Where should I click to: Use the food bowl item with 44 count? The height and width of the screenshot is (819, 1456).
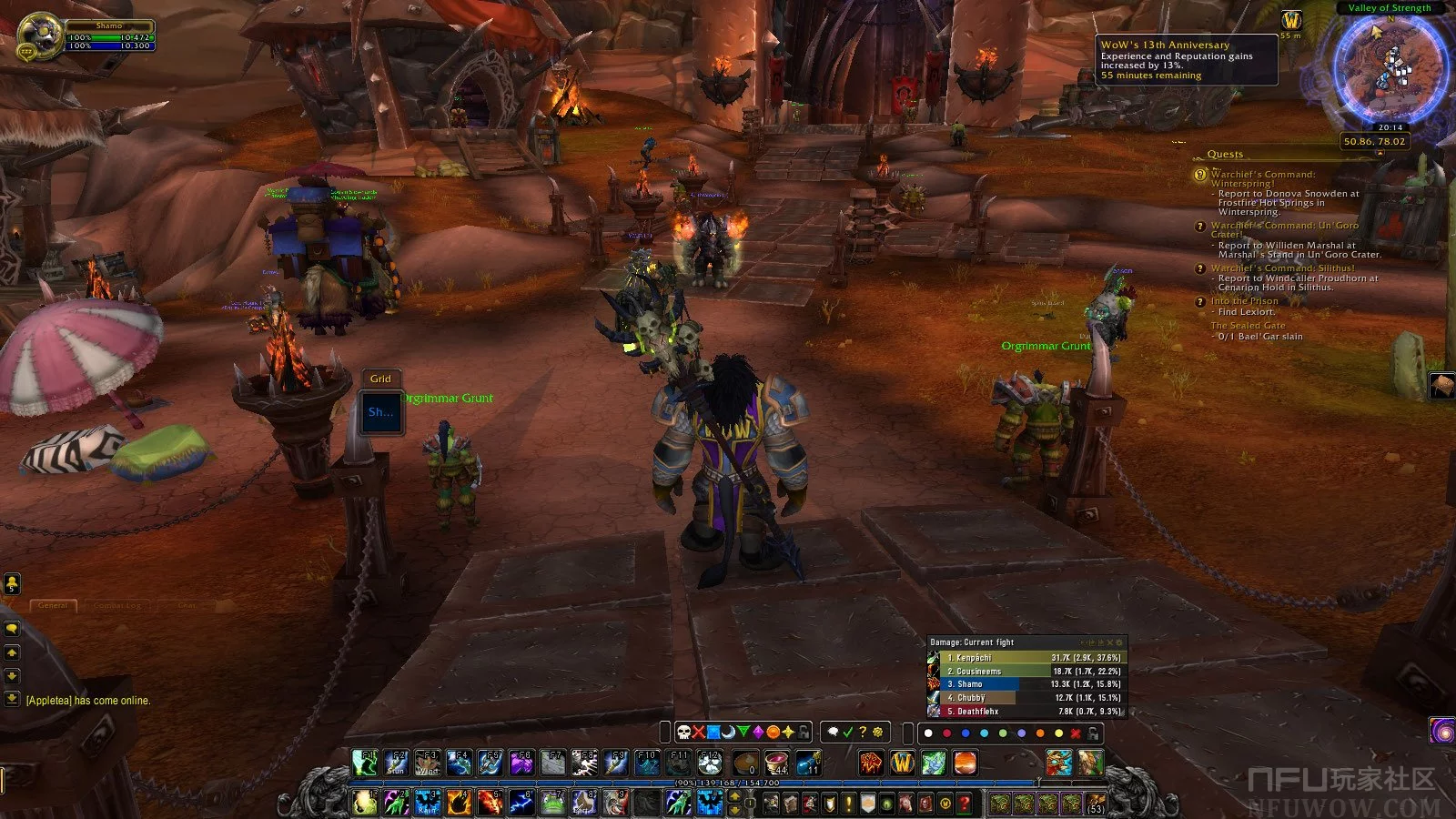coord(776,763)
